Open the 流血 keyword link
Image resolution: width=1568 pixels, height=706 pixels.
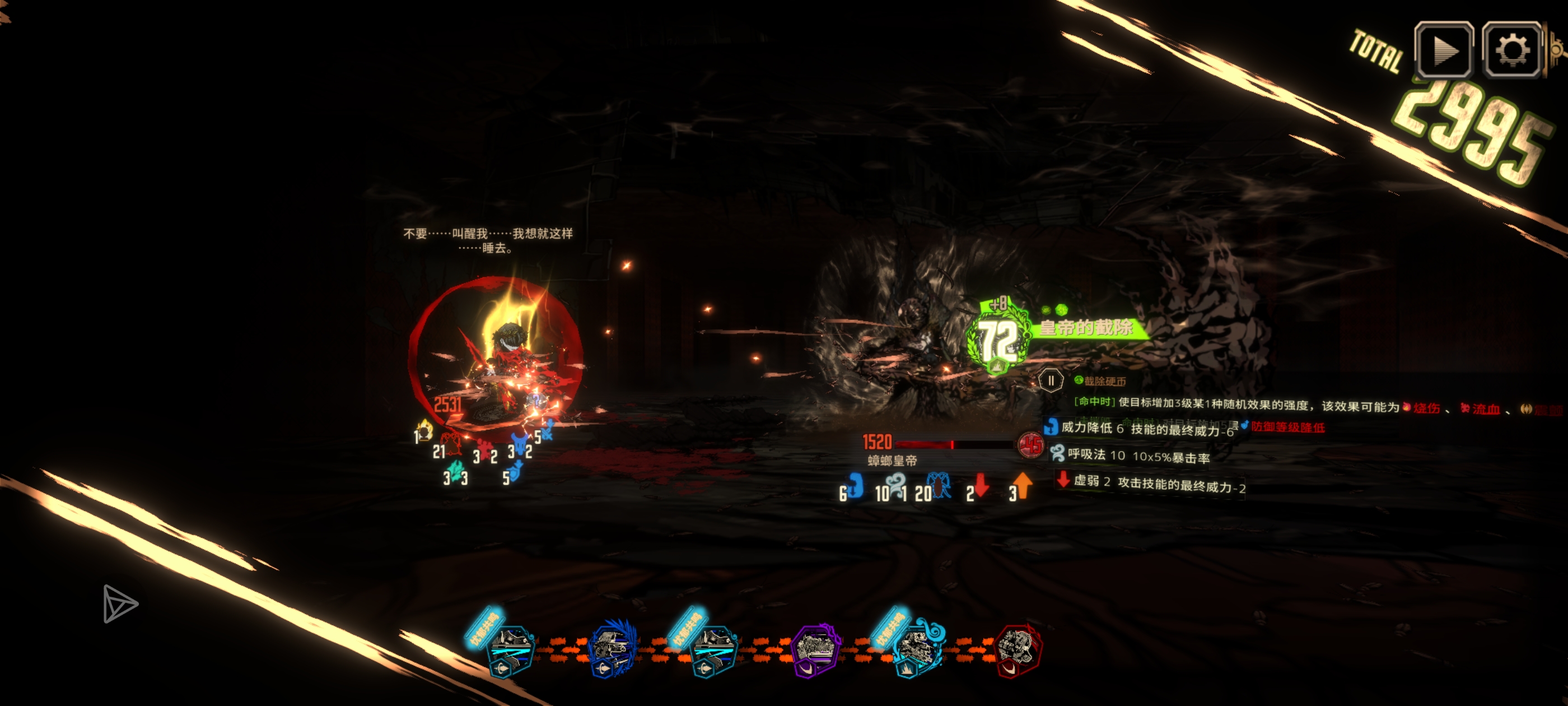[x=1485, y=408]
